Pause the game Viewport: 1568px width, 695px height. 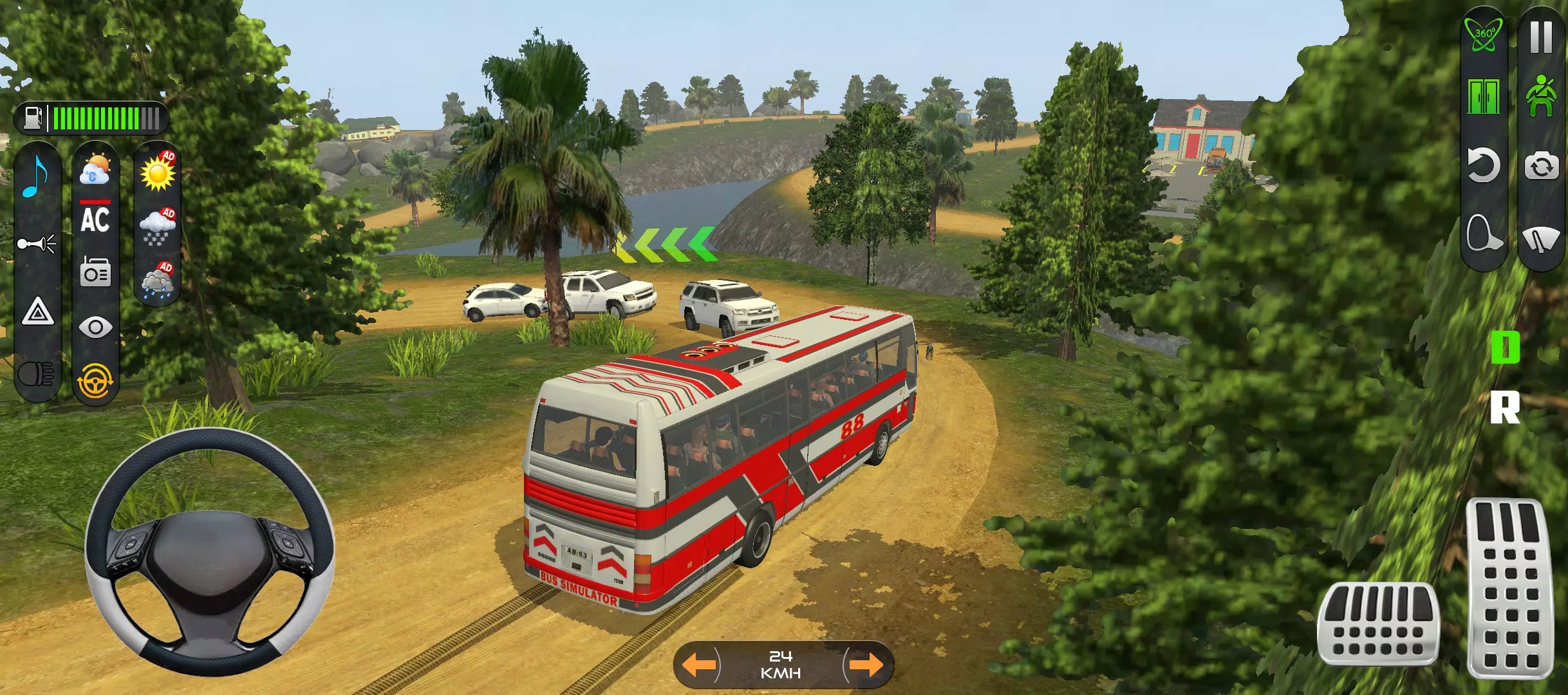point(1538,37)
